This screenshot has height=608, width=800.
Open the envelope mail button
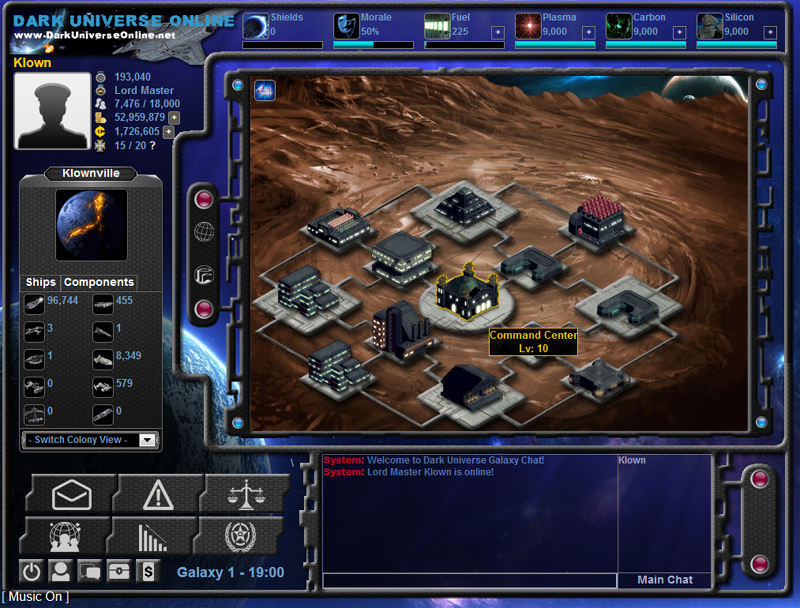click(x=72, y=494)
